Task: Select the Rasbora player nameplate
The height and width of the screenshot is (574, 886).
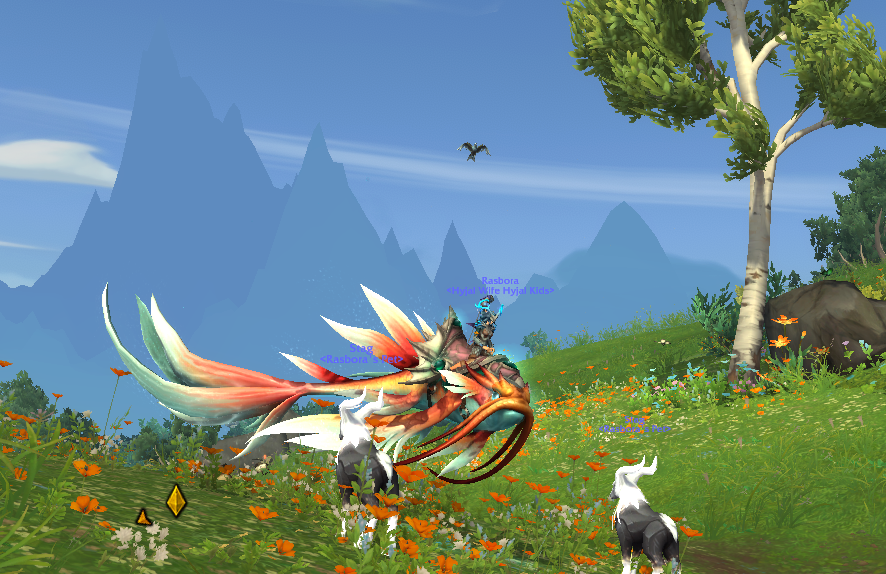Action: click(x=499, y=281)
